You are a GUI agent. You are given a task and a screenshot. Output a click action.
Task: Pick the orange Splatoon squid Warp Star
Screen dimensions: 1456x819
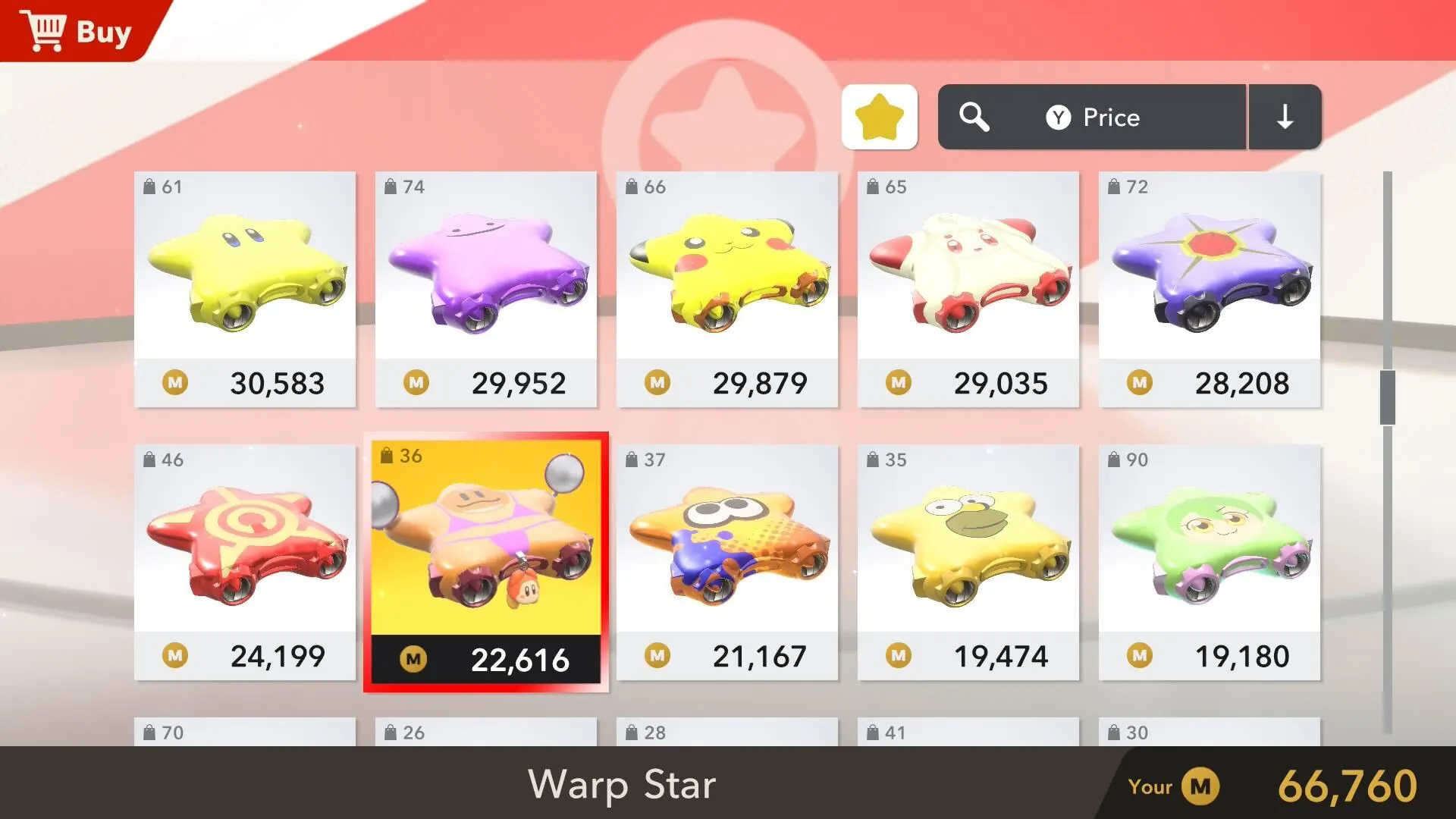pos(727,562)
